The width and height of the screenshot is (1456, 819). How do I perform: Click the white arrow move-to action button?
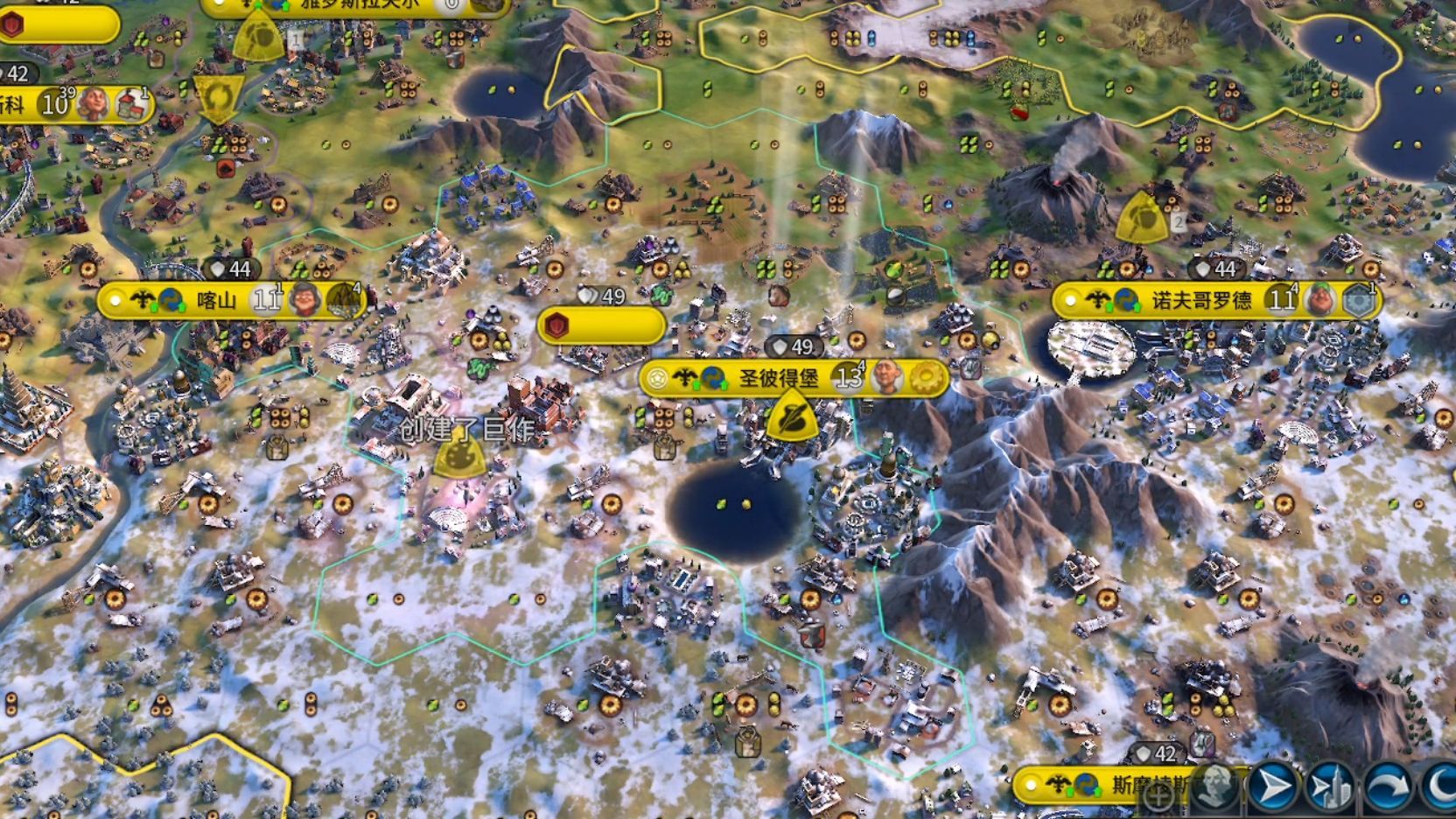click(x=1273, y=787)
